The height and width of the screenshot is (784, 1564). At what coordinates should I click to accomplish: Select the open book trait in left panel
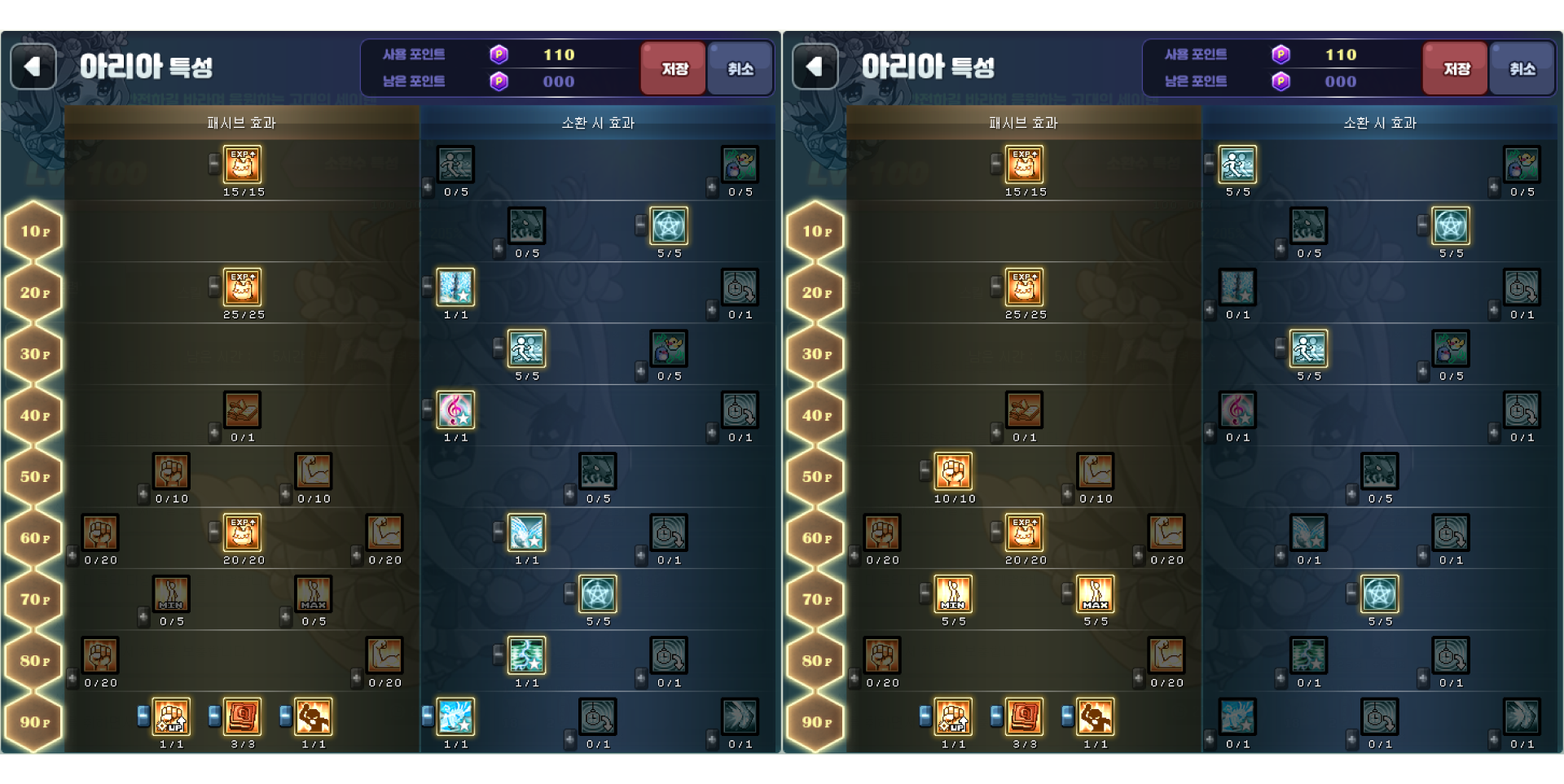point(242,410)
